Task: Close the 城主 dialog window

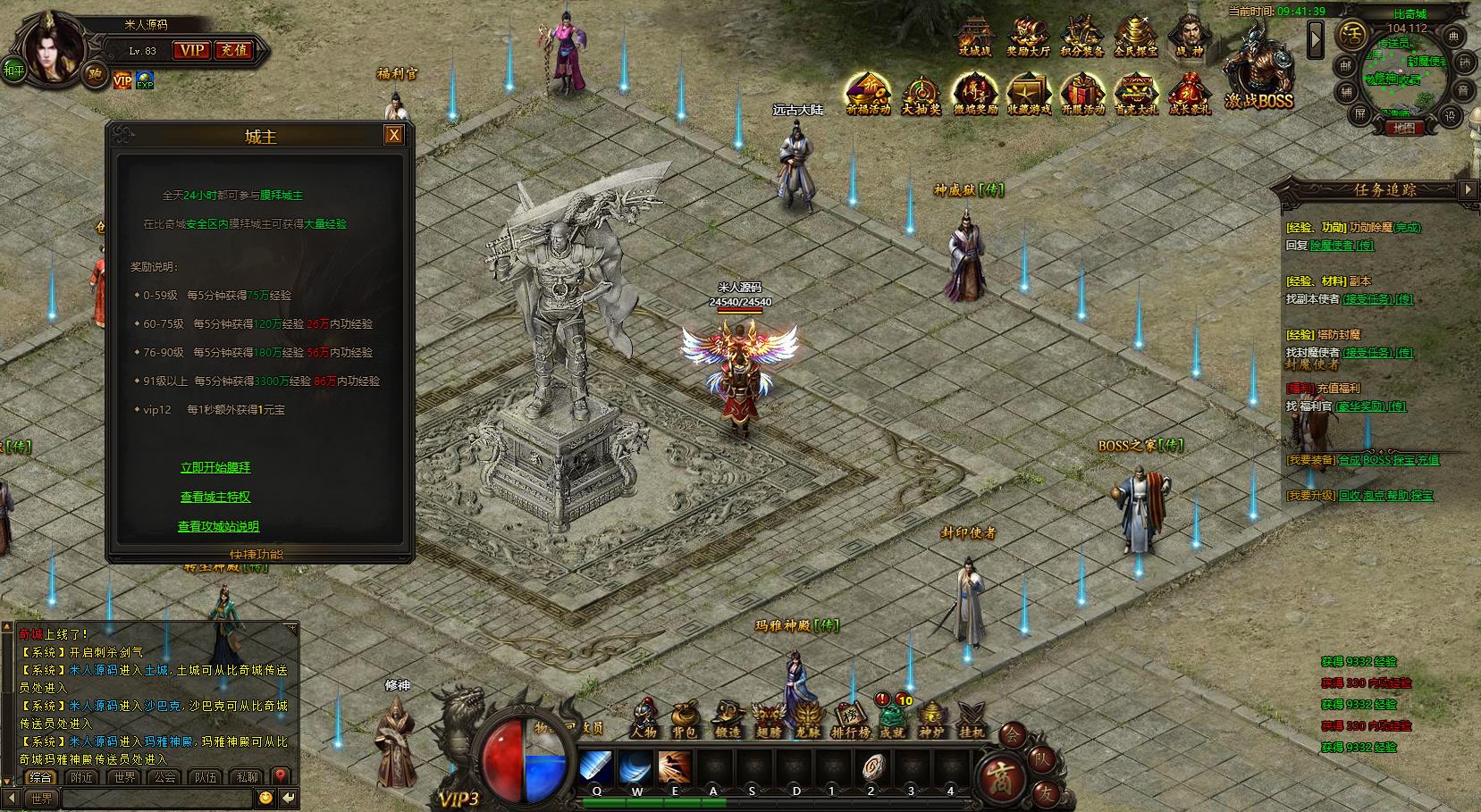Action: pos(393,135)
